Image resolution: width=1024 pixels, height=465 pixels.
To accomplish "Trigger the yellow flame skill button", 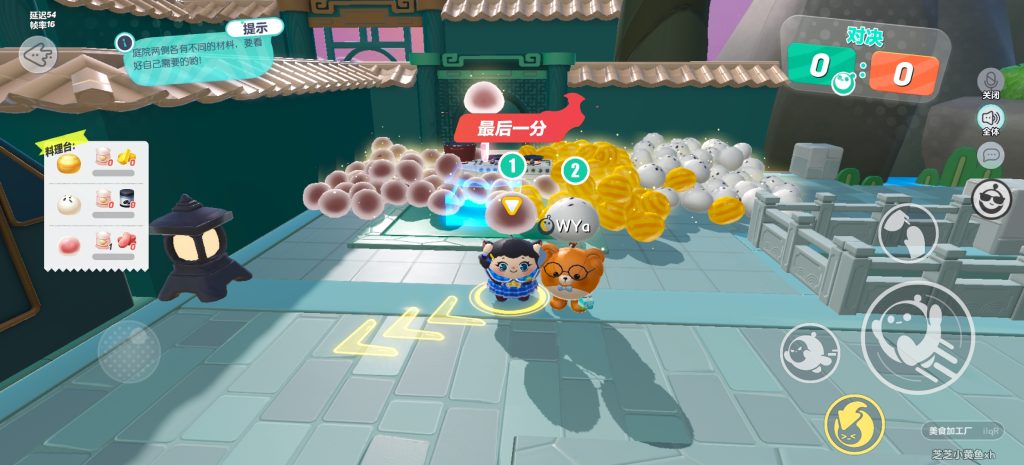I will pyautogui.click(x=854, y=424).
